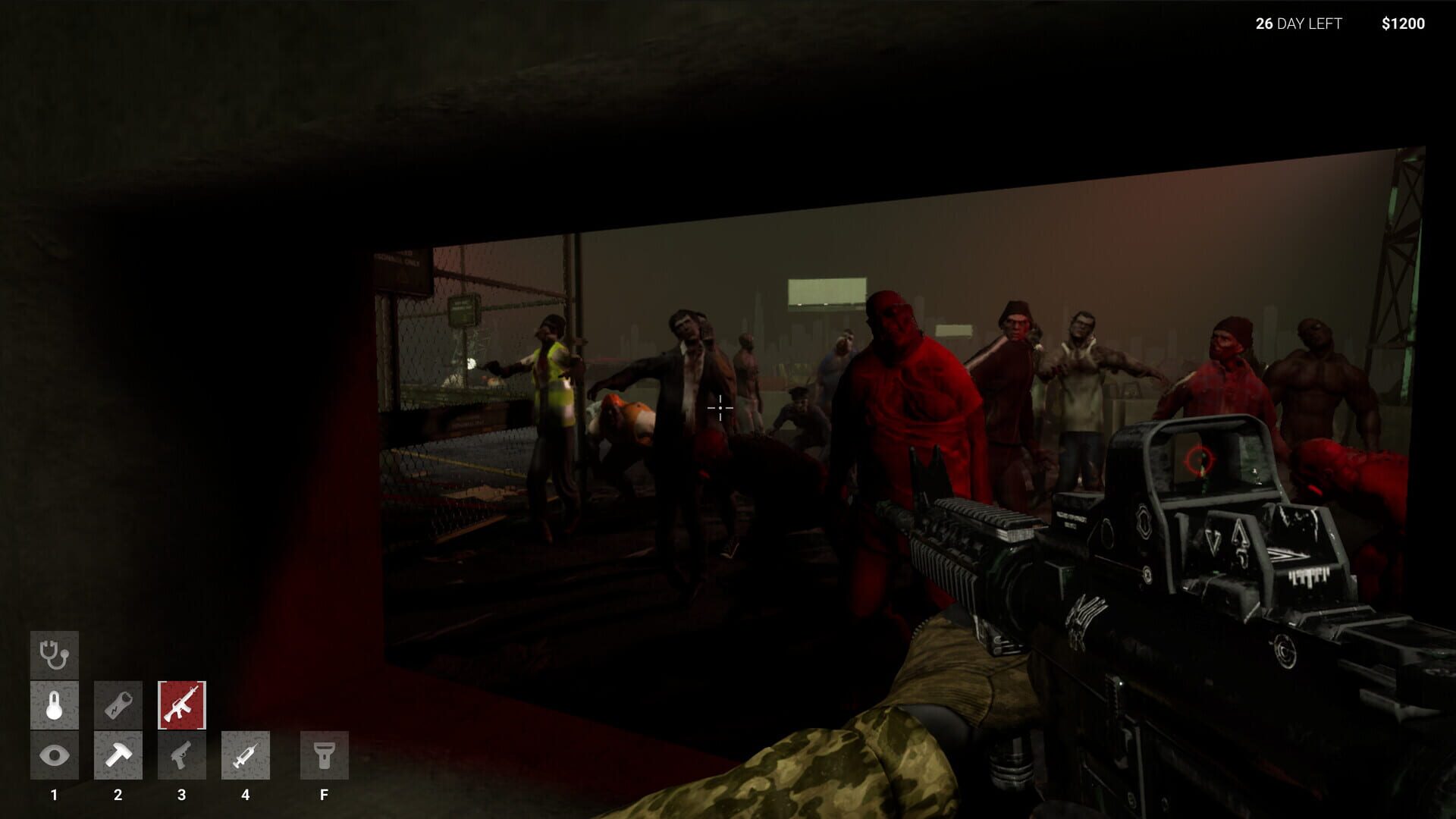Image resolution: width=1456 pixels, height=819 pixels.
Task: Click the hotkey label 1 under the eye icon
Action: click(x=53, y=795)
